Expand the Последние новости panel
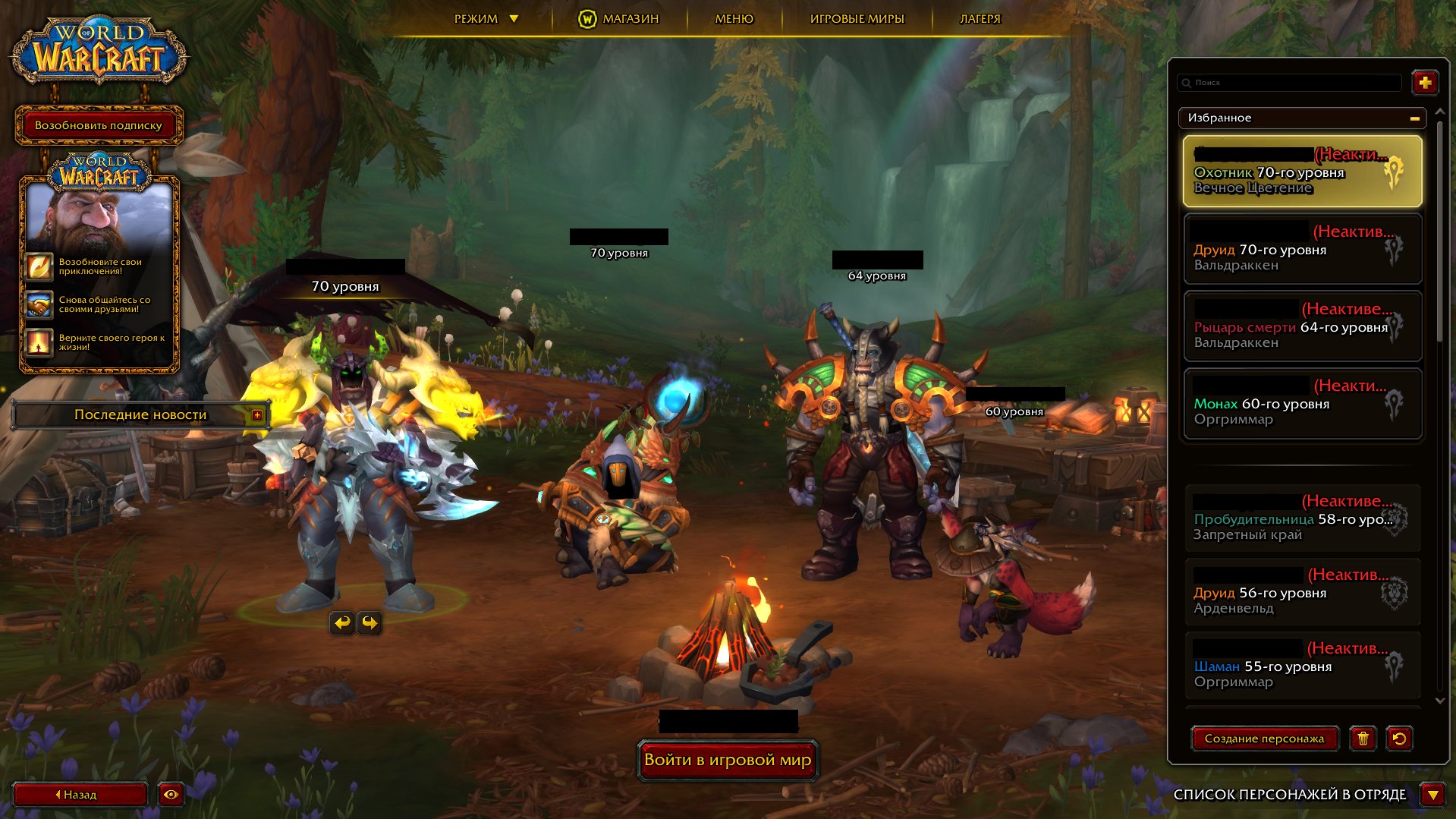1456x819 pixels. [x=257, y=415]
